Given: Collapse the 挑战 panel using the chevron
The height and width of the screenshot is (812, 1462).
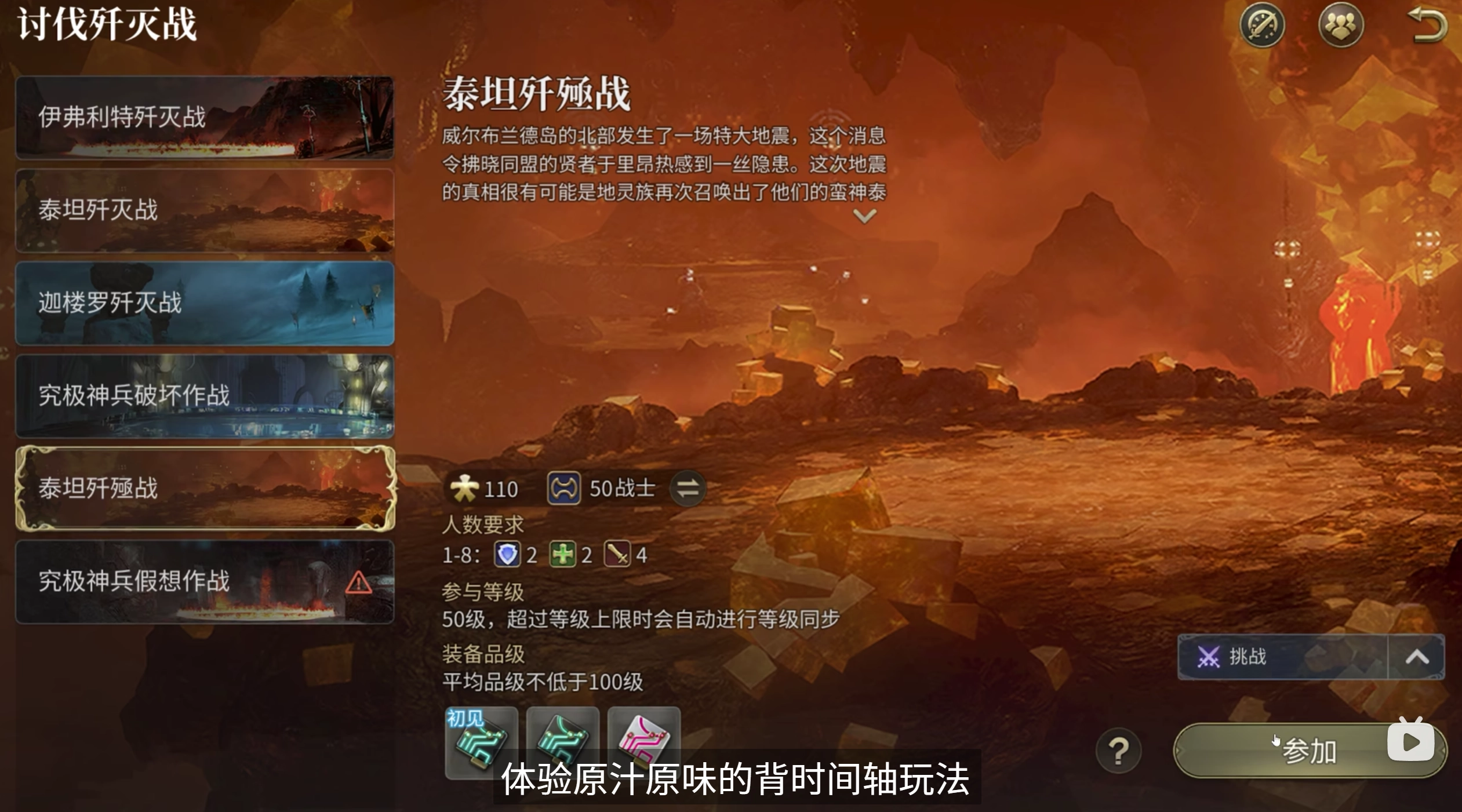Looking at the screenshot, I should (x=1419, y=657).
